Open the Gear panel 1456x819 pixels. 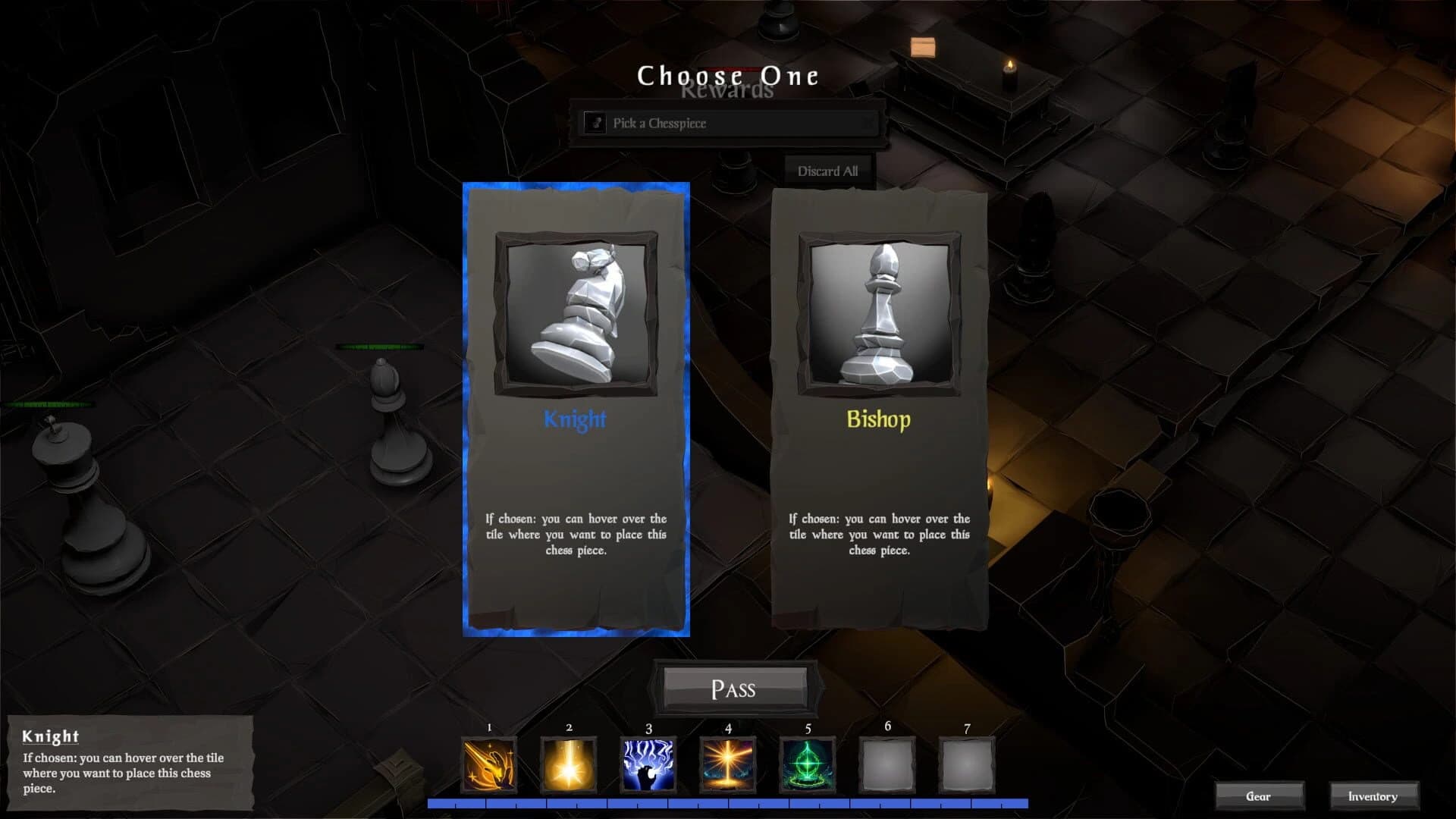[1260, 796]
